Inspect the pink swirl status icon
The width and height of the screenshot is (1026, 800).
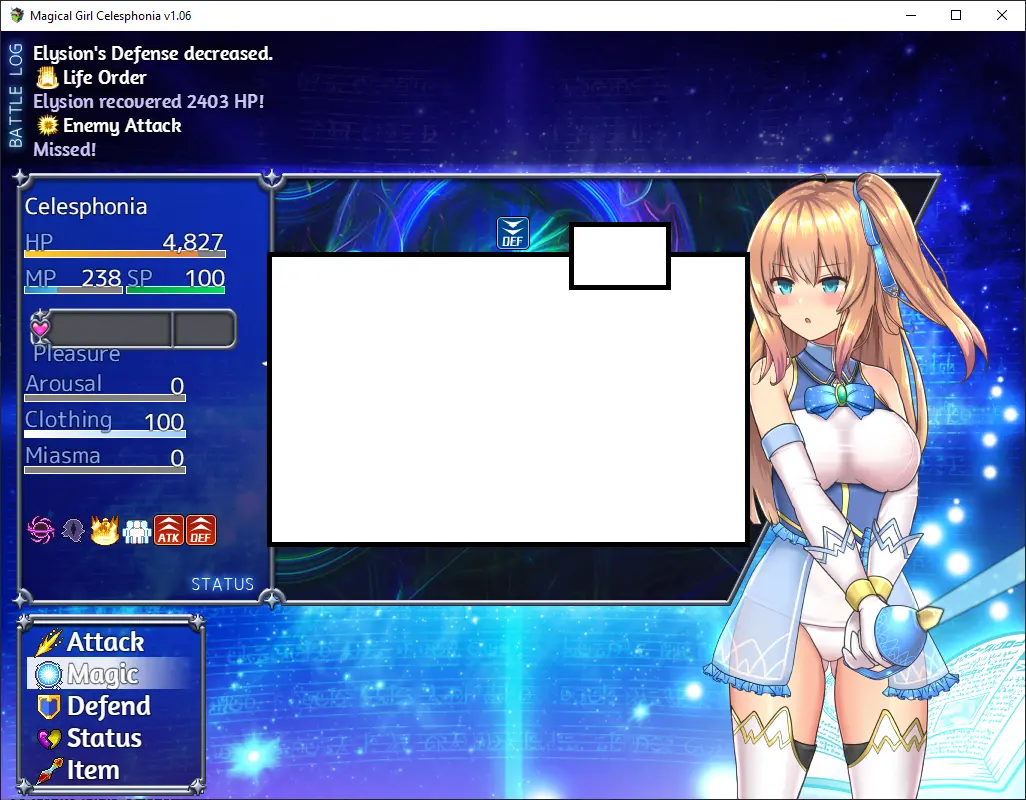42,530
